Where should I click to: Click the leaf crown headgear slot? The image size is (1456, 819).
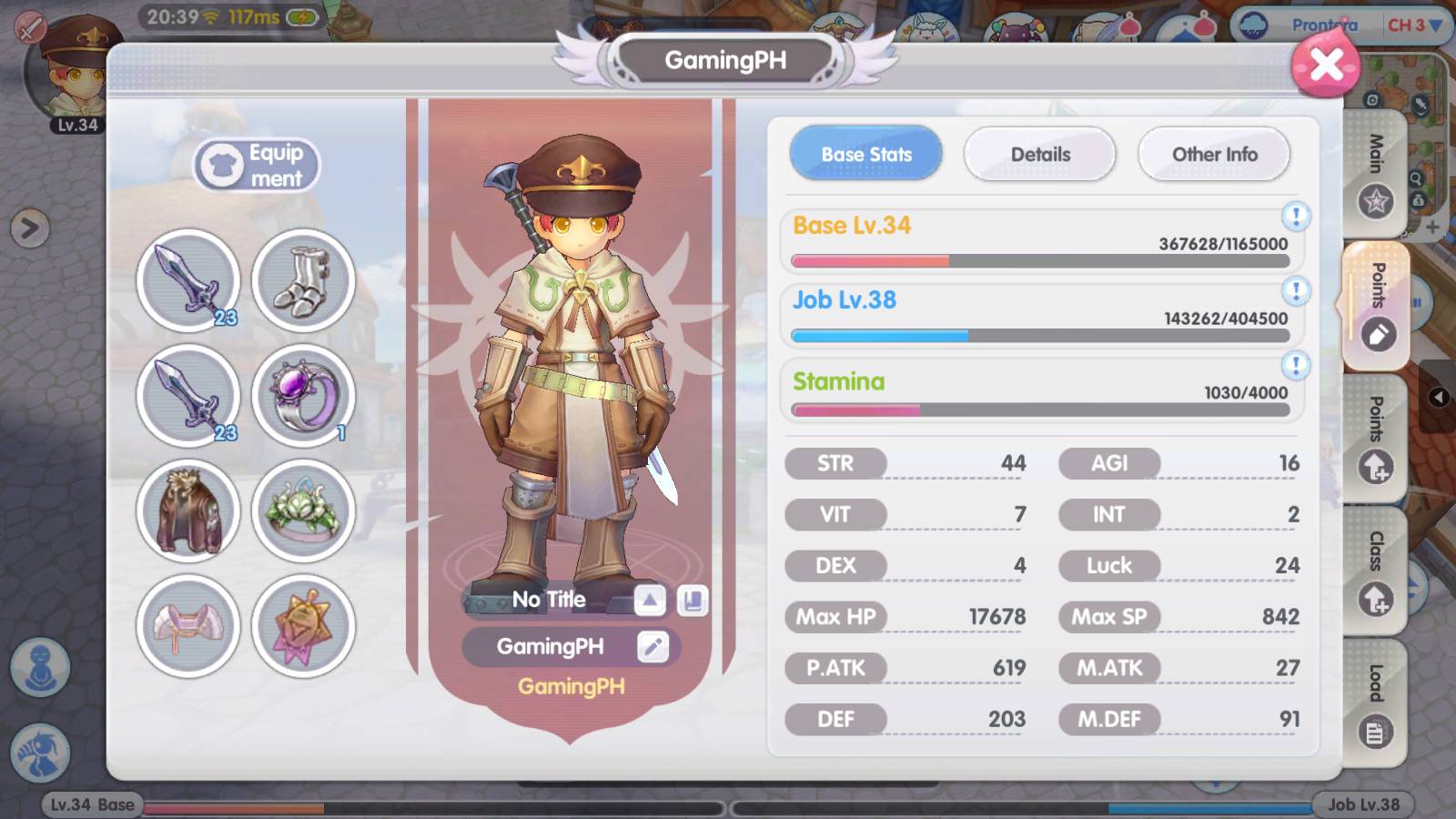point(304,511)
